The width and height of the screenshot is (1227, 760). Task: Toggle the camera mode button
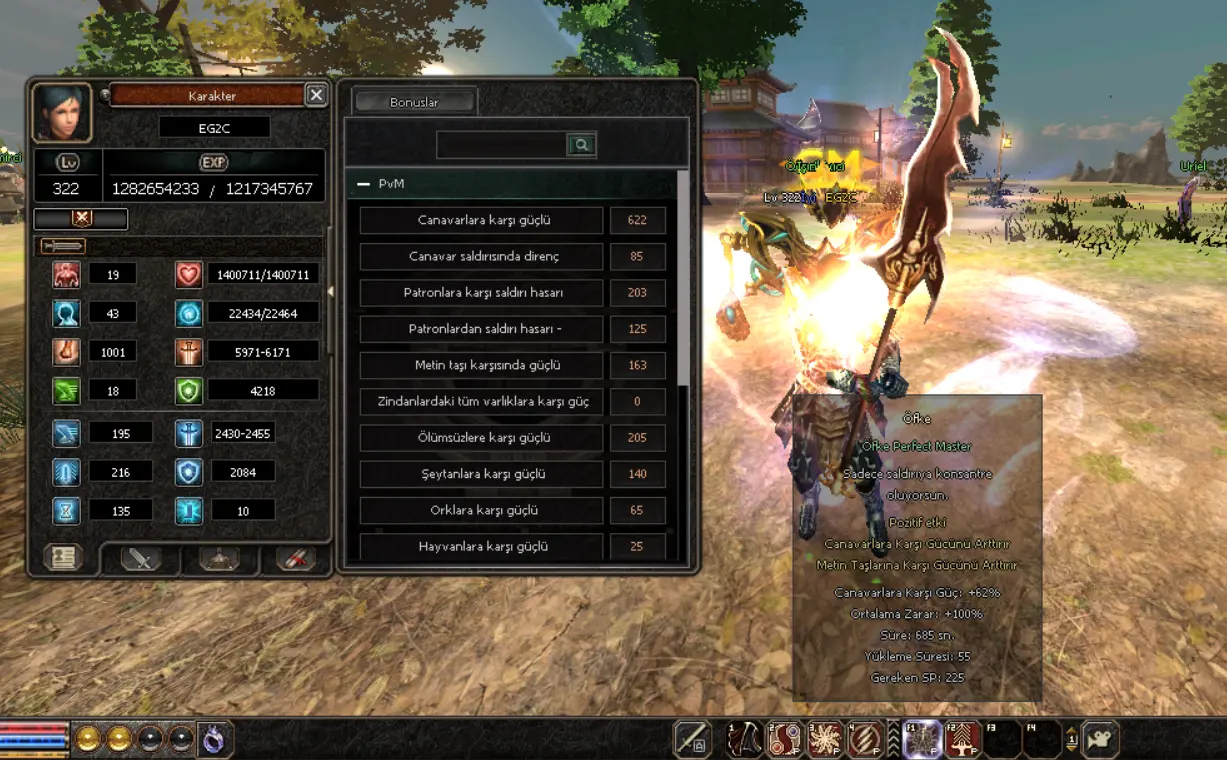1100,739
